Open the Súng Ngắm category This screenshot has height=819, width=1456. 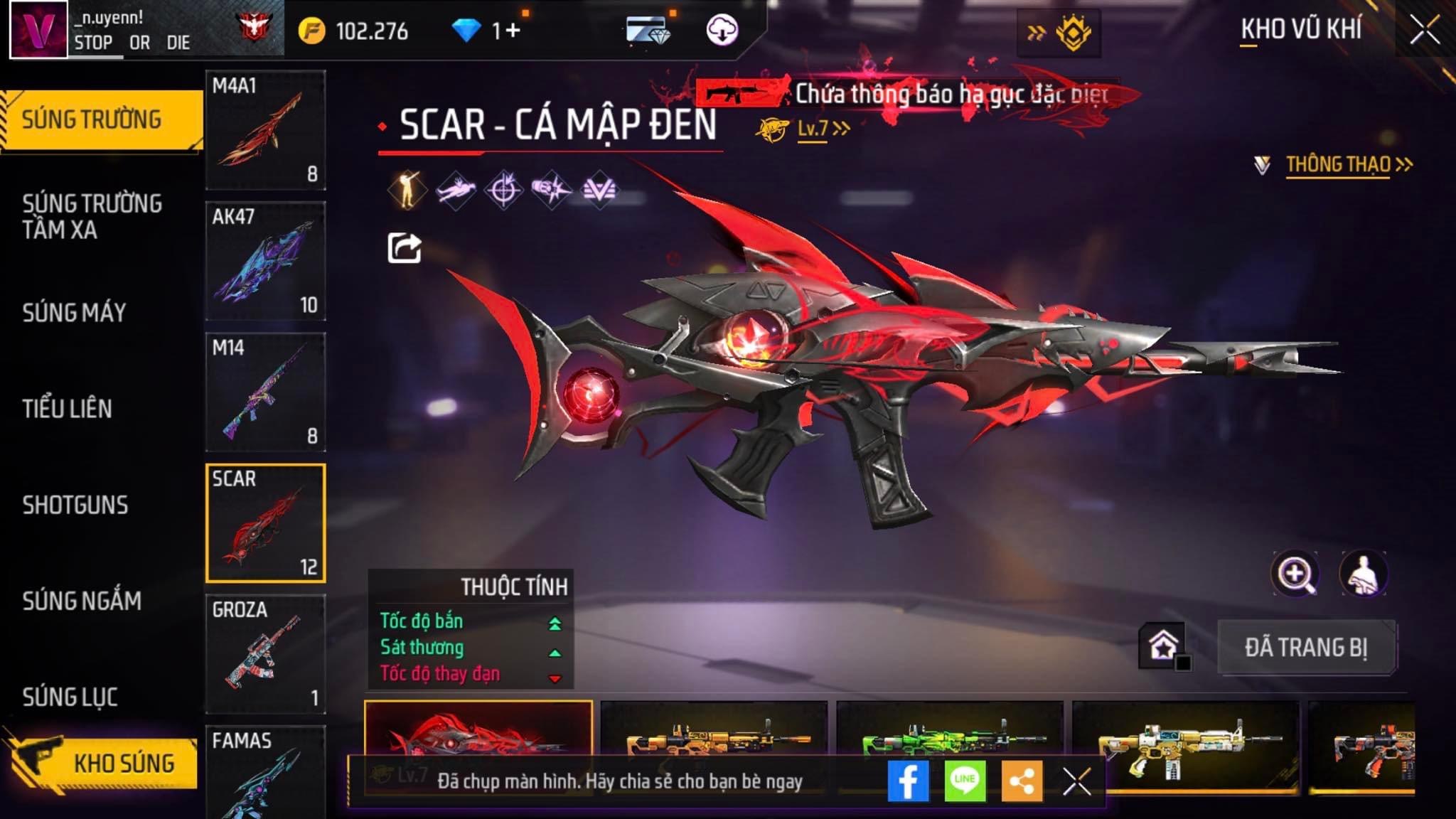[82, 601]
